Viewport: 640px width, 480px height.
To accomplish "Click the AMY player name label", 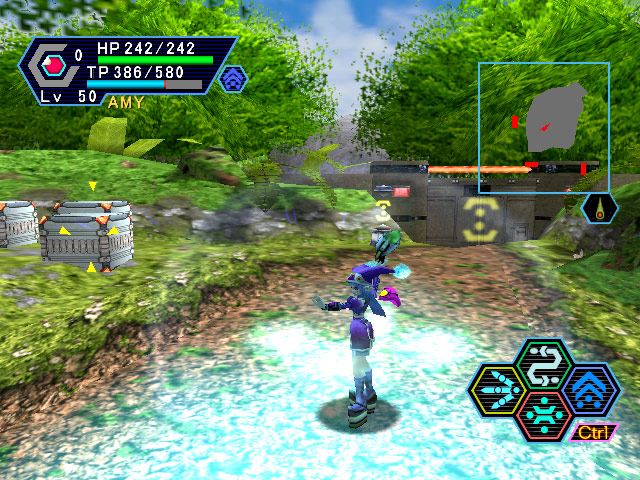I will tap(125, 102).
